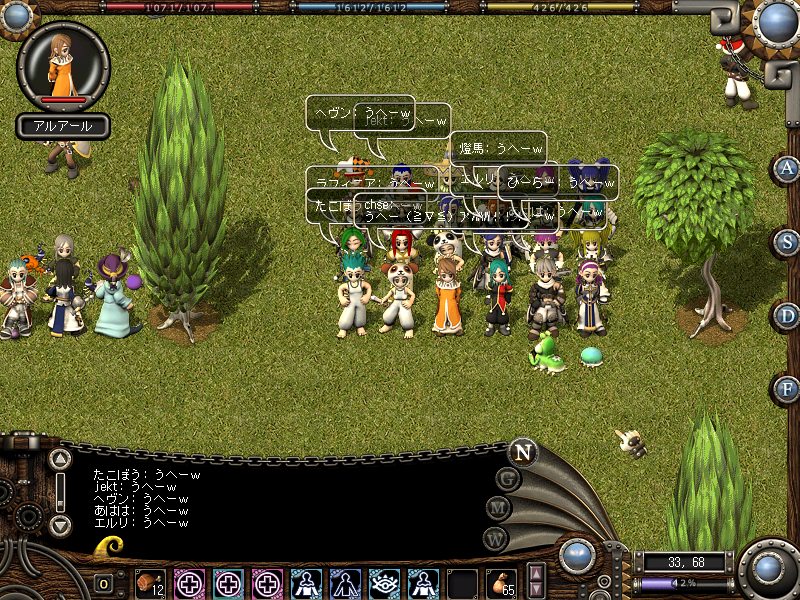Activate the S shortcut button
The height and width of the screenshot is (600, 800).
point(787,242)
